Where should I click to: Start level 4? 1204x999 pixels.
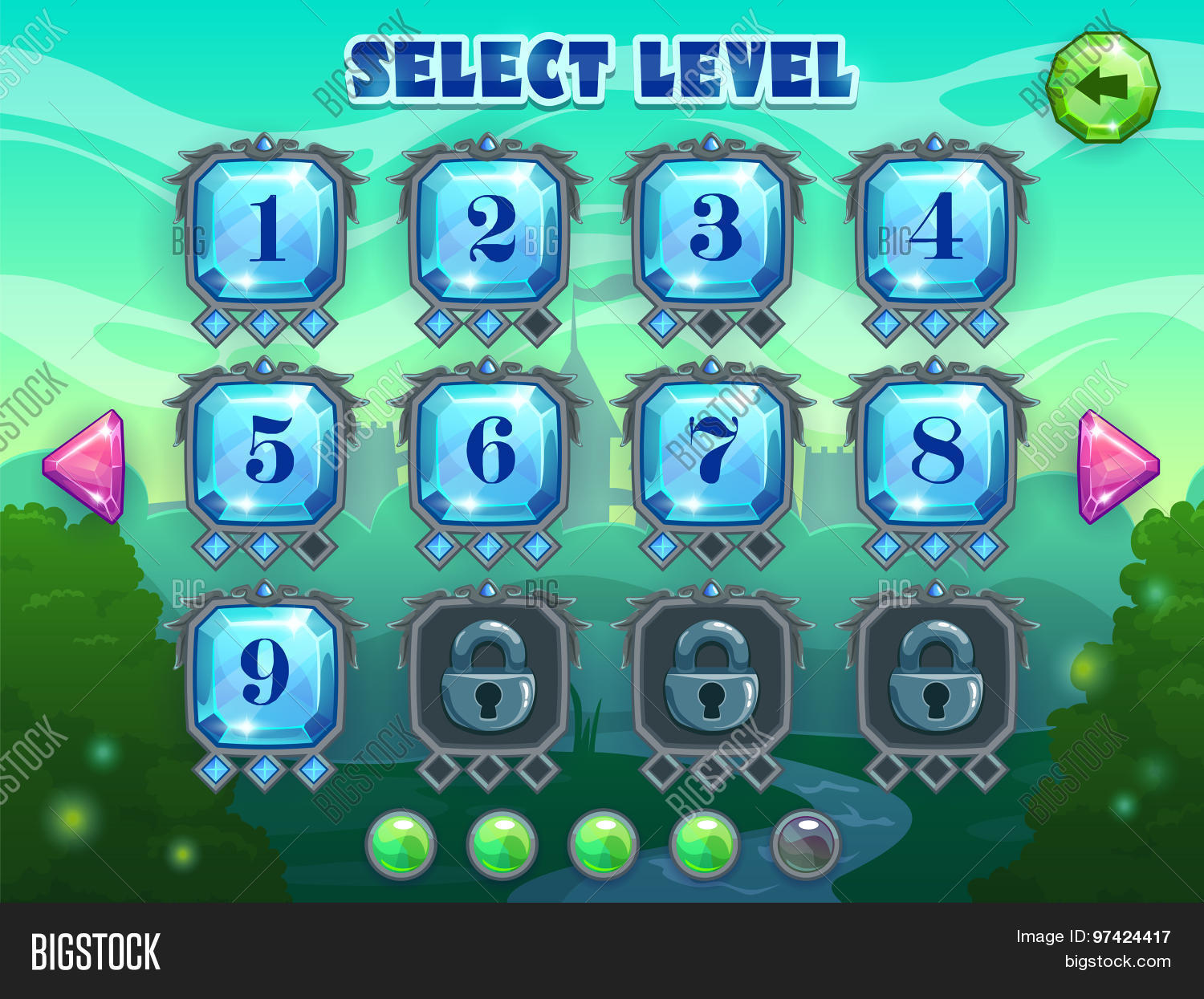click(935, 229)
